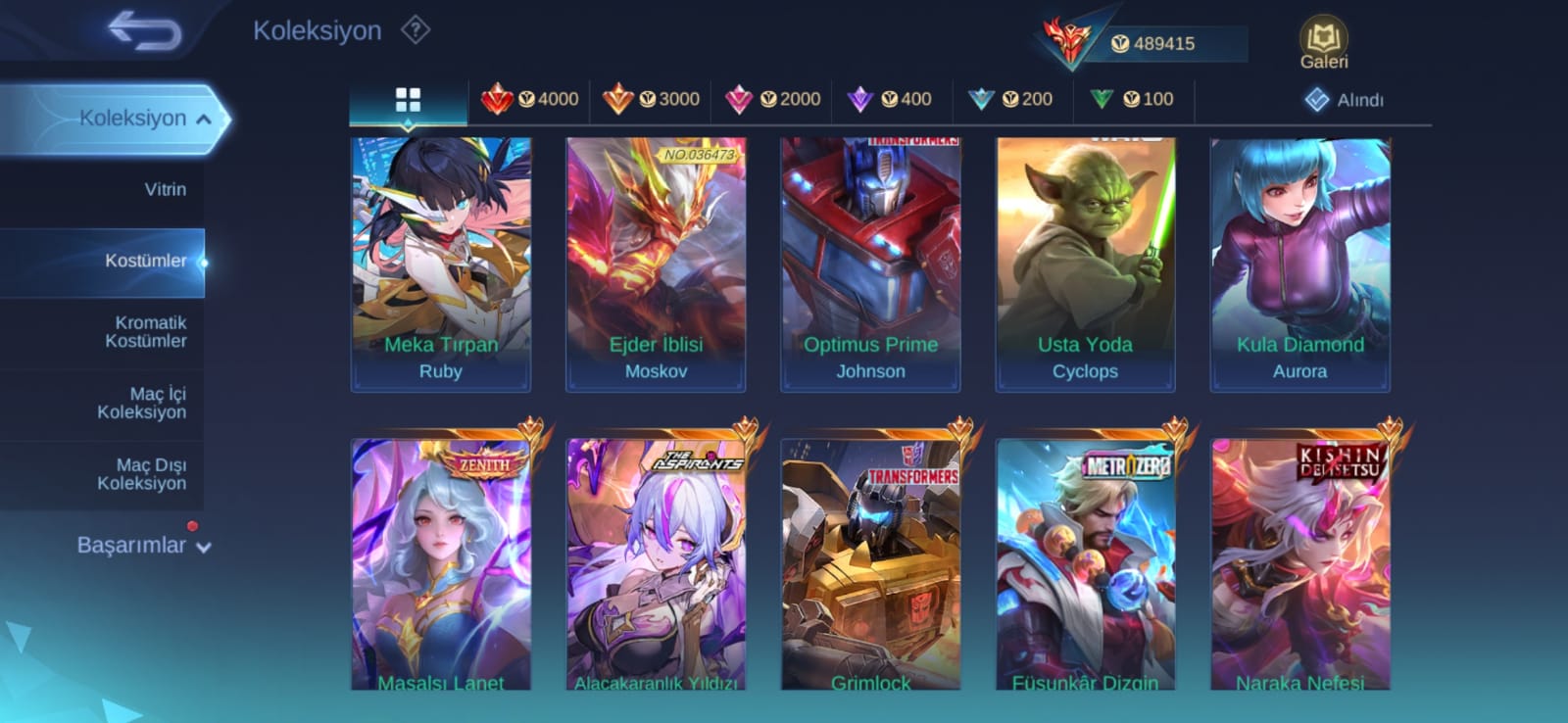Open the Usta Yoda Cyclops skin card
This screenshot has height=723, width=1568.
[x=1085, y=265]
